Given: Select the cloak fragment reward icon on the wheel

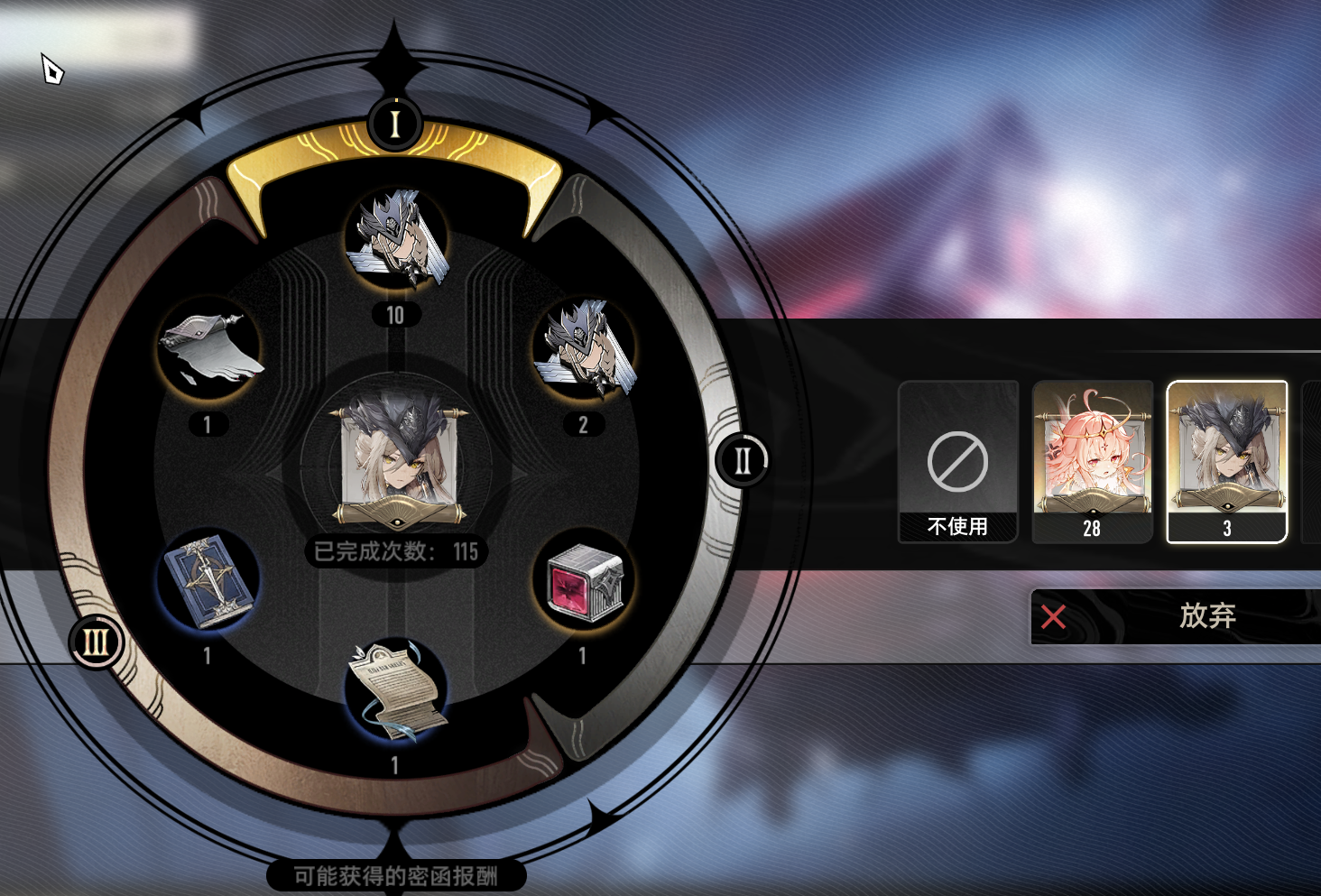Looking at the screenshot, I should click(206, 352).
